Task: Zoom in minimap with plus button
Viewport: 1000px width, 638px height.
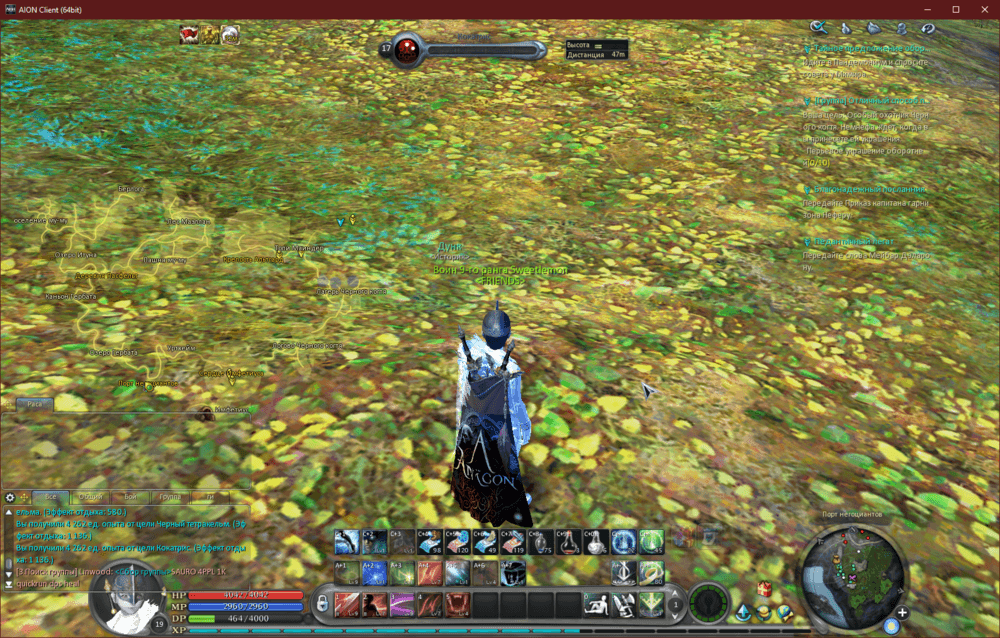Action: [x=902, y=612]
